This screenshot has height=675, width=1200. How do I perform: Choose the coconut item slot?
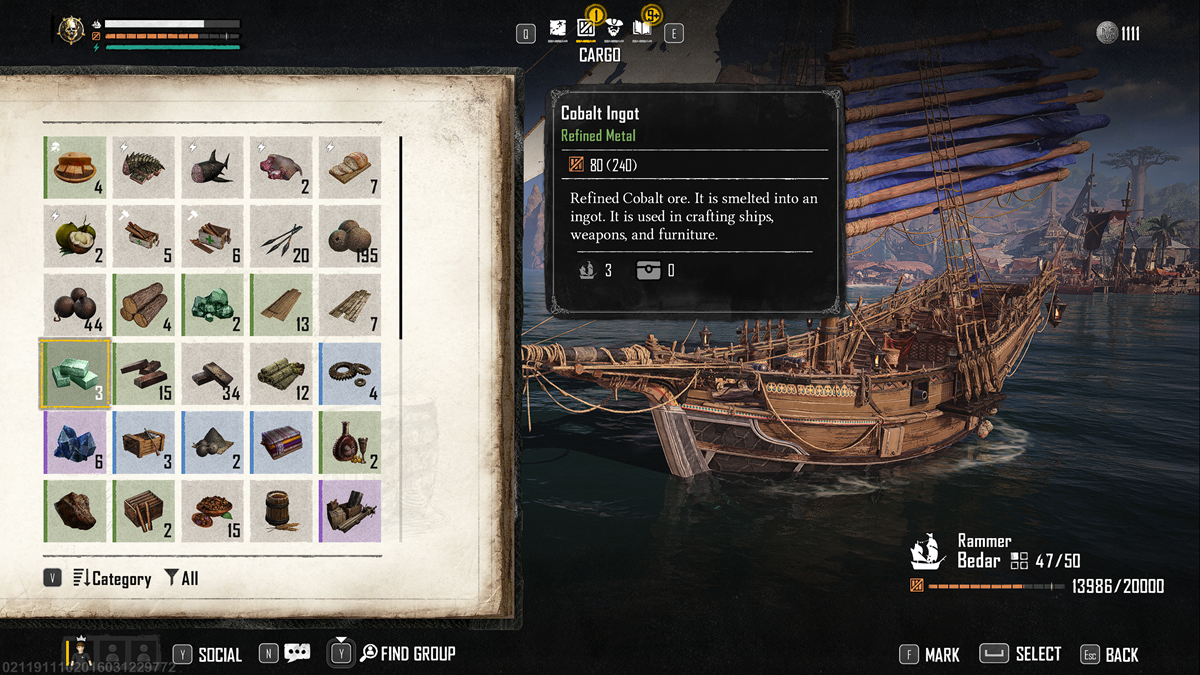coord(75,236)
